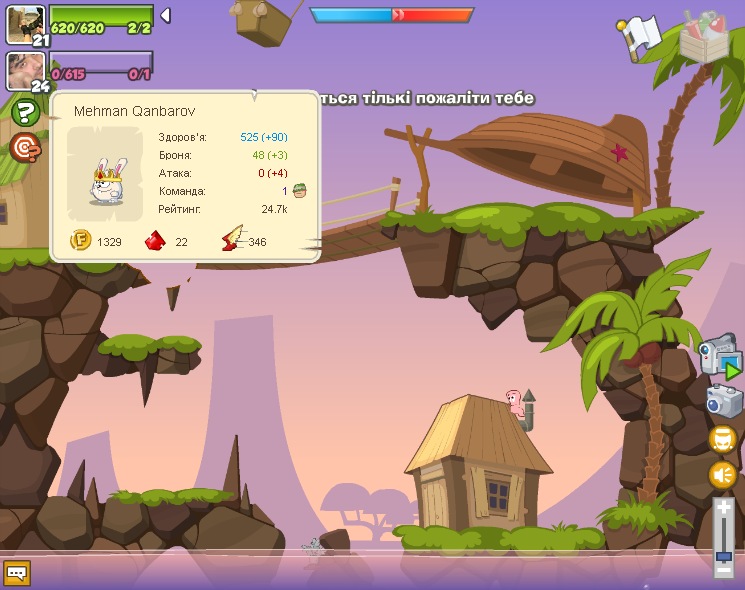Viewport: 745px width, 590px height.
Task: Click the first player avatar, level 21
Action: tap(25, 23)
